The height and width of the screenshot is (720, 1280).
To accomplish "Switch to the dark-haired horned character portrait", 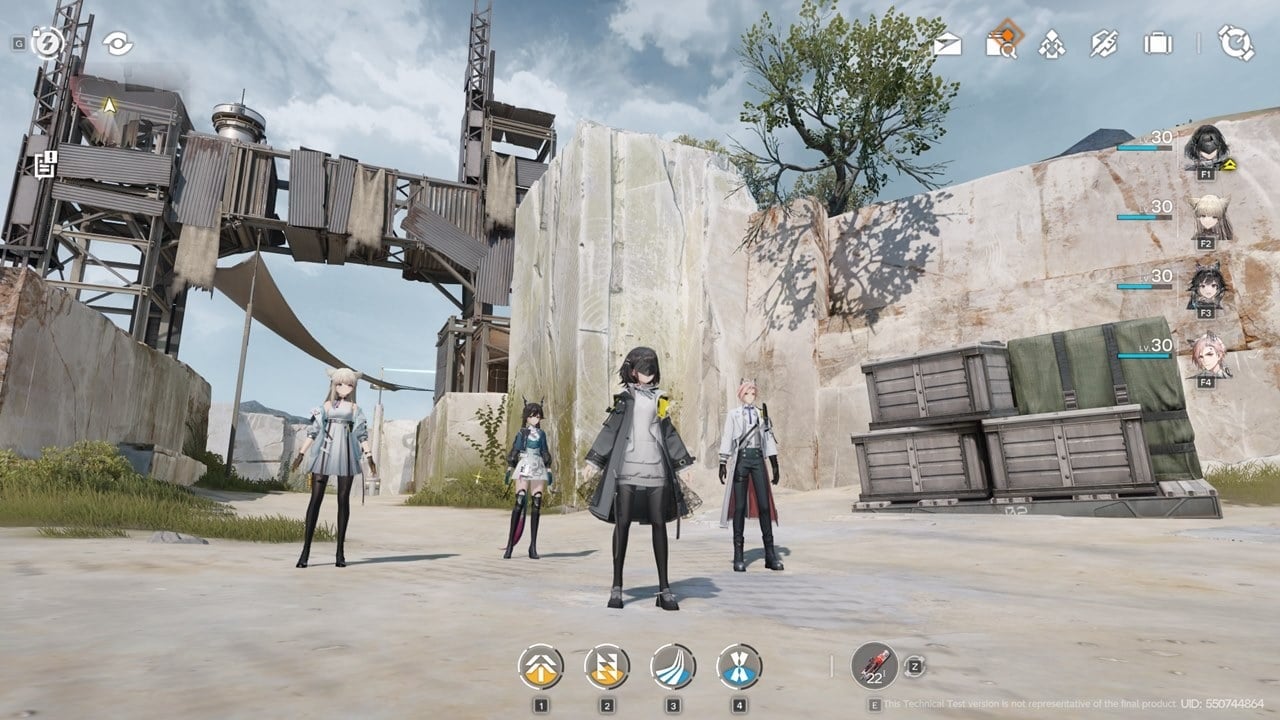I will point(1206,285).
